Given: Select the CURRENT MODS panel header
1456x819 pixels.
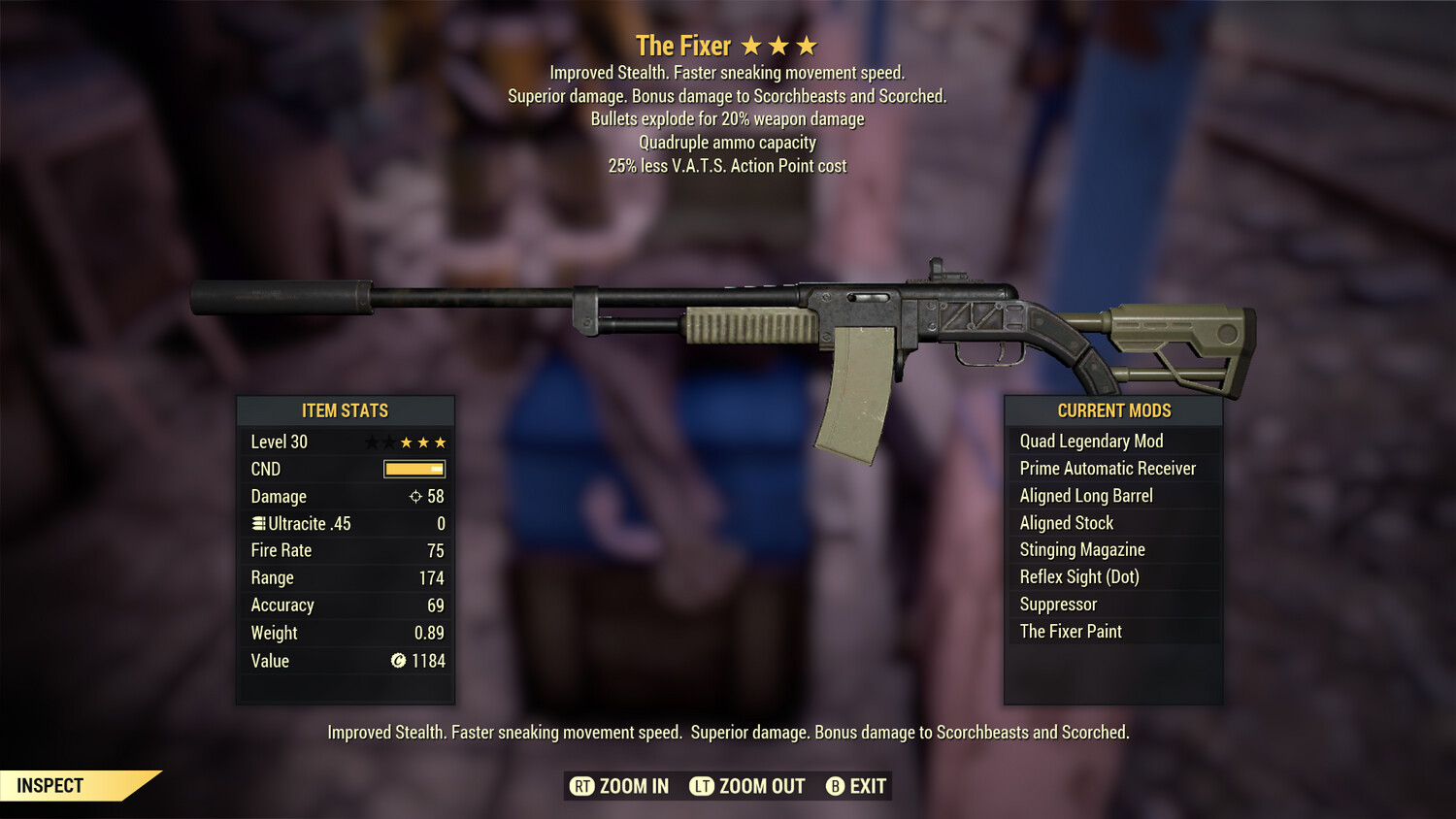Looking at the screenshot, I should coord(1112,410).
